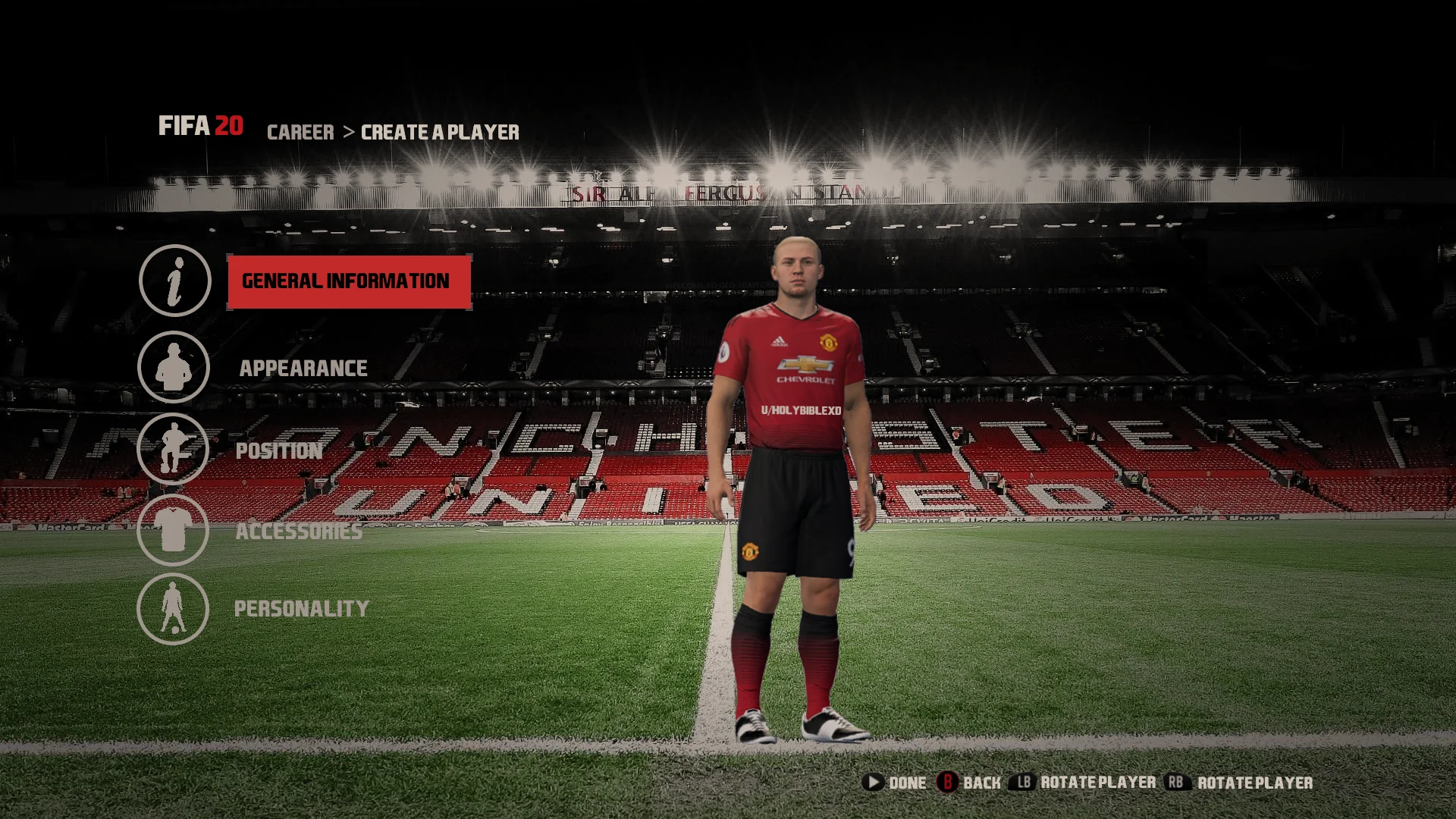Open the Appearance section
This screenshot has width=1456, height=819.
[x=303, y=369]
